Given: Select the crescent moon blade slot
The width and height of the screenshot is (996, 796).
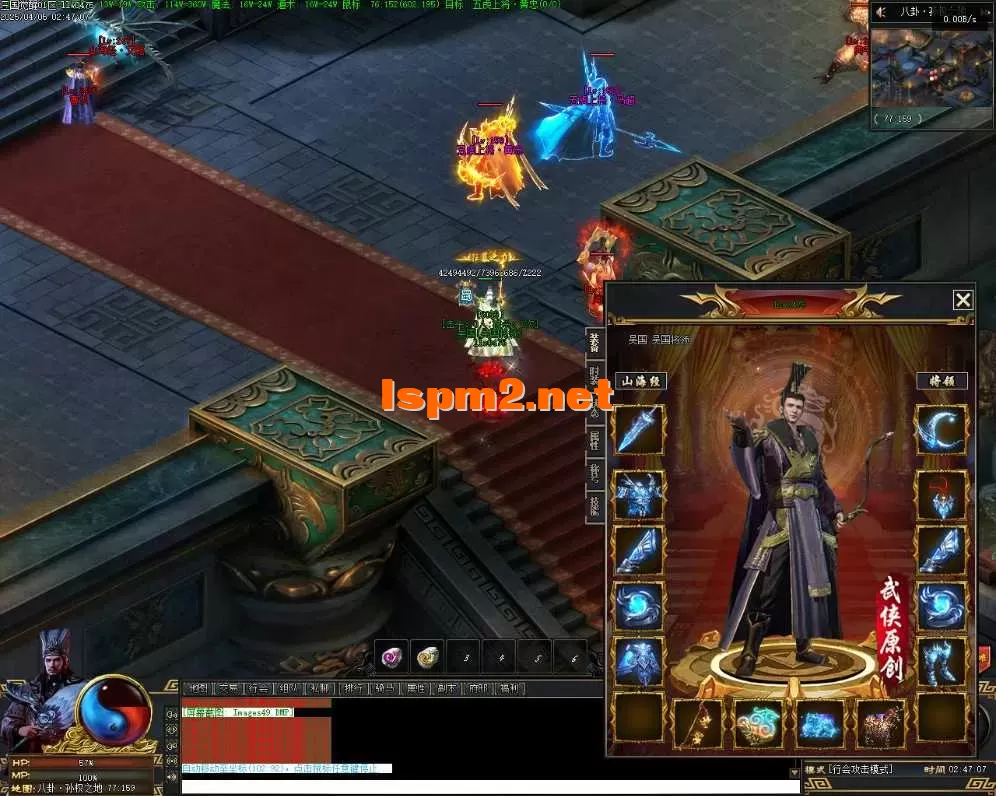Looking at the screenshot, I should point(941,430).
